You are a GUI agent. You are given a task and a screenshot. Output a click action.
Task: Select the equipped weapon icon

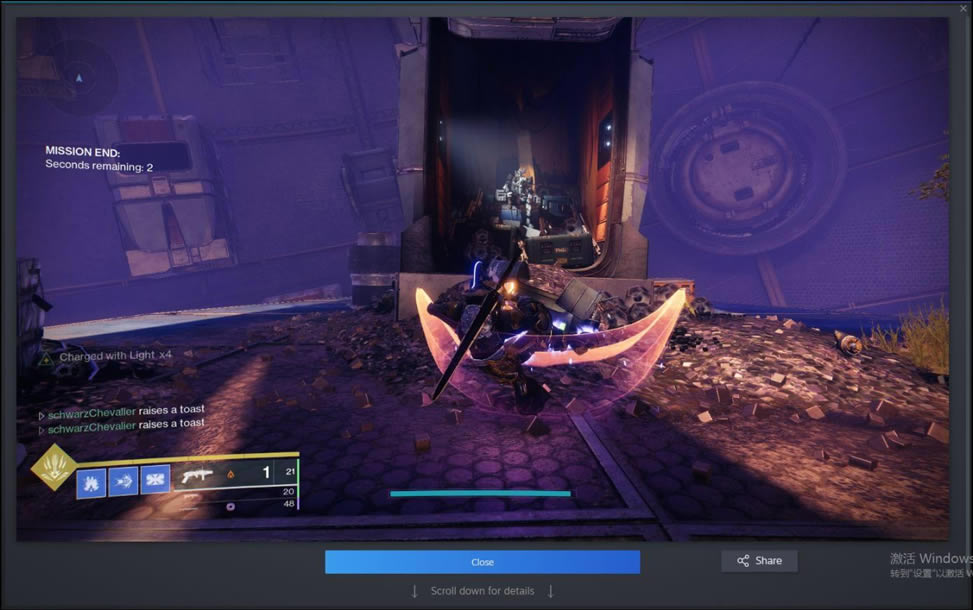pyautogui.click(x=196, y=475)
